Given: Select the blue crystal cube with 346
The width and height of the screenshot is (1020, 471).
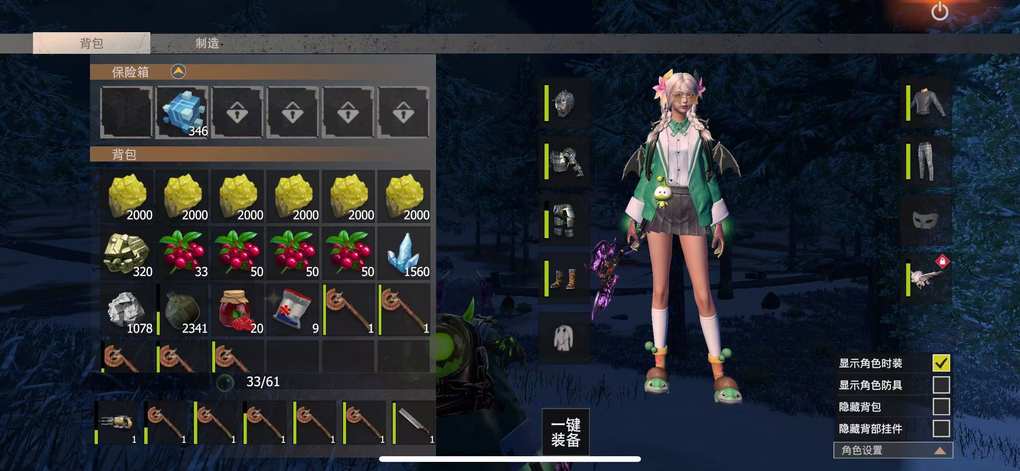Looking at the screenshot, I should click(x=182, y=111).
